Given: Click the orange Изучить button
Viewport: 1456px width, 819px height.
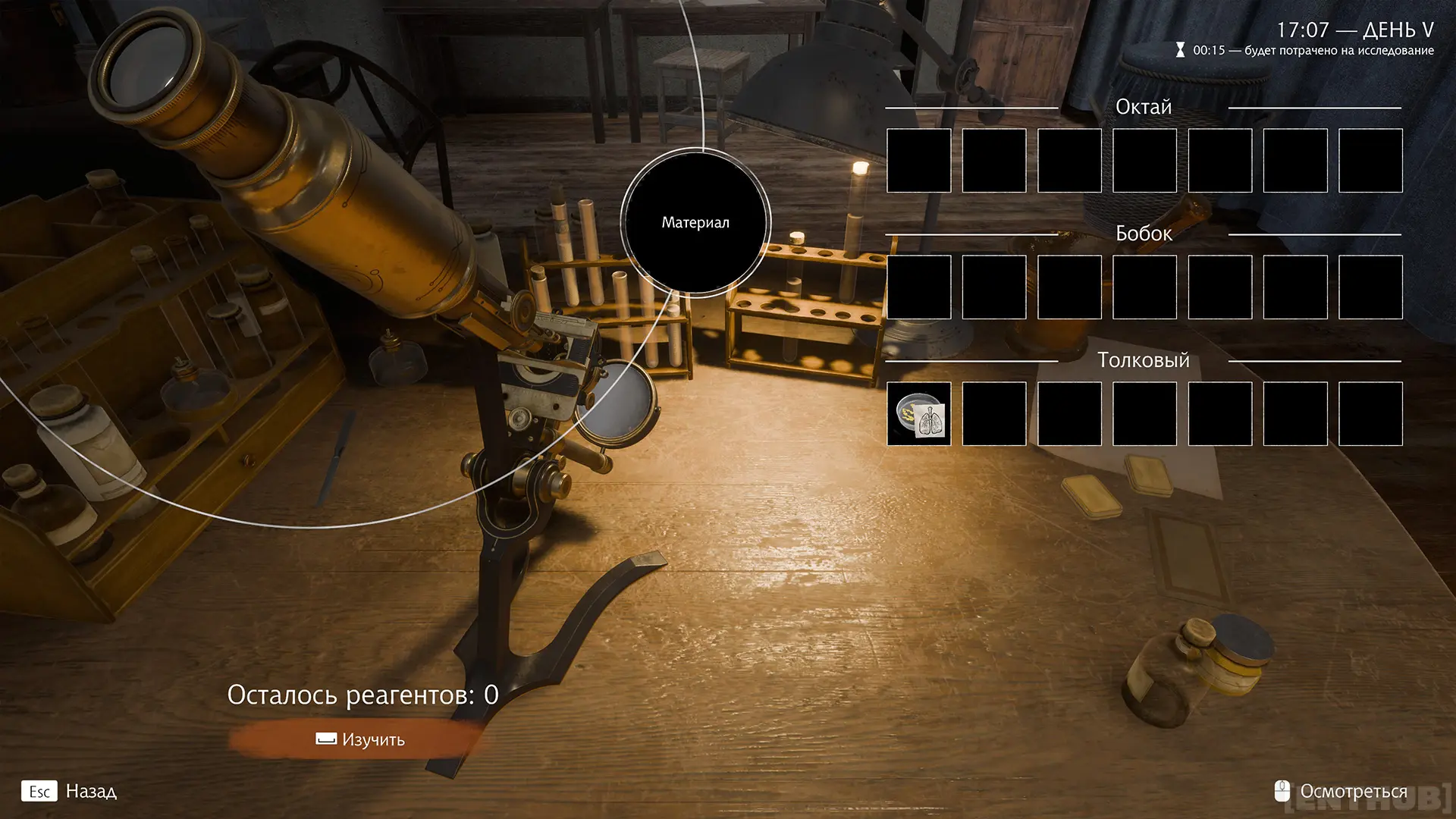Looking at the screenshot, I should tap(360, 739).
